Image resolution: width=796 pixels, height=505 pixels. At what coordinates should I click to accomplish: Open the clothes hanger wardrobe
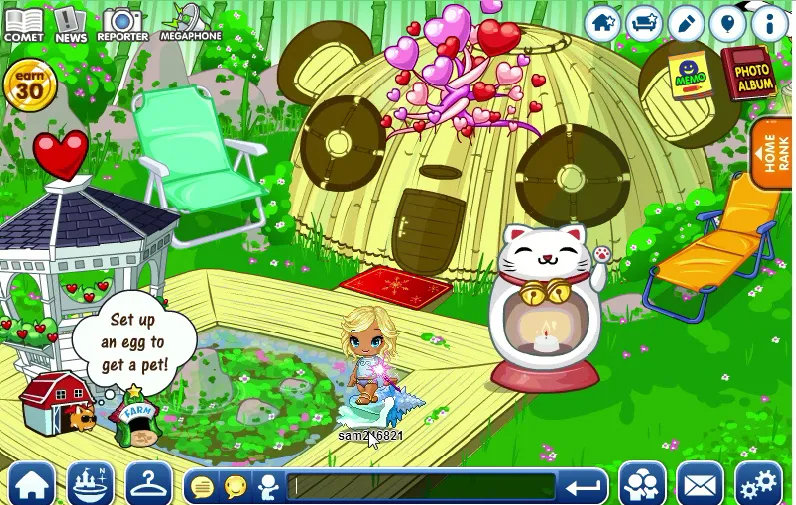click(x=149, y=484)
